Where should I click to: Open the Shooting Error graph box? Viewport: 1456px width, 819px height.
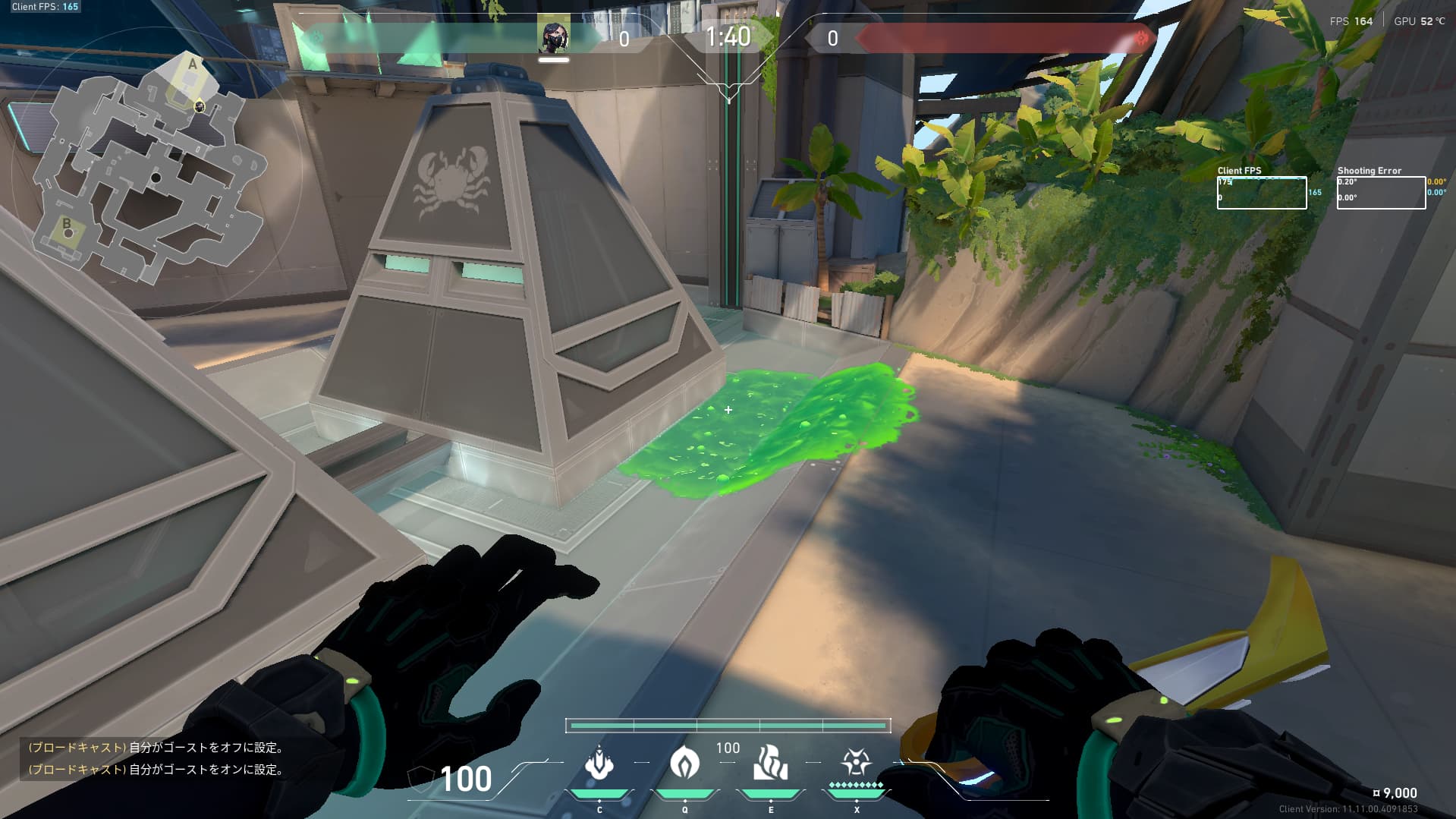pos(1381,193)
